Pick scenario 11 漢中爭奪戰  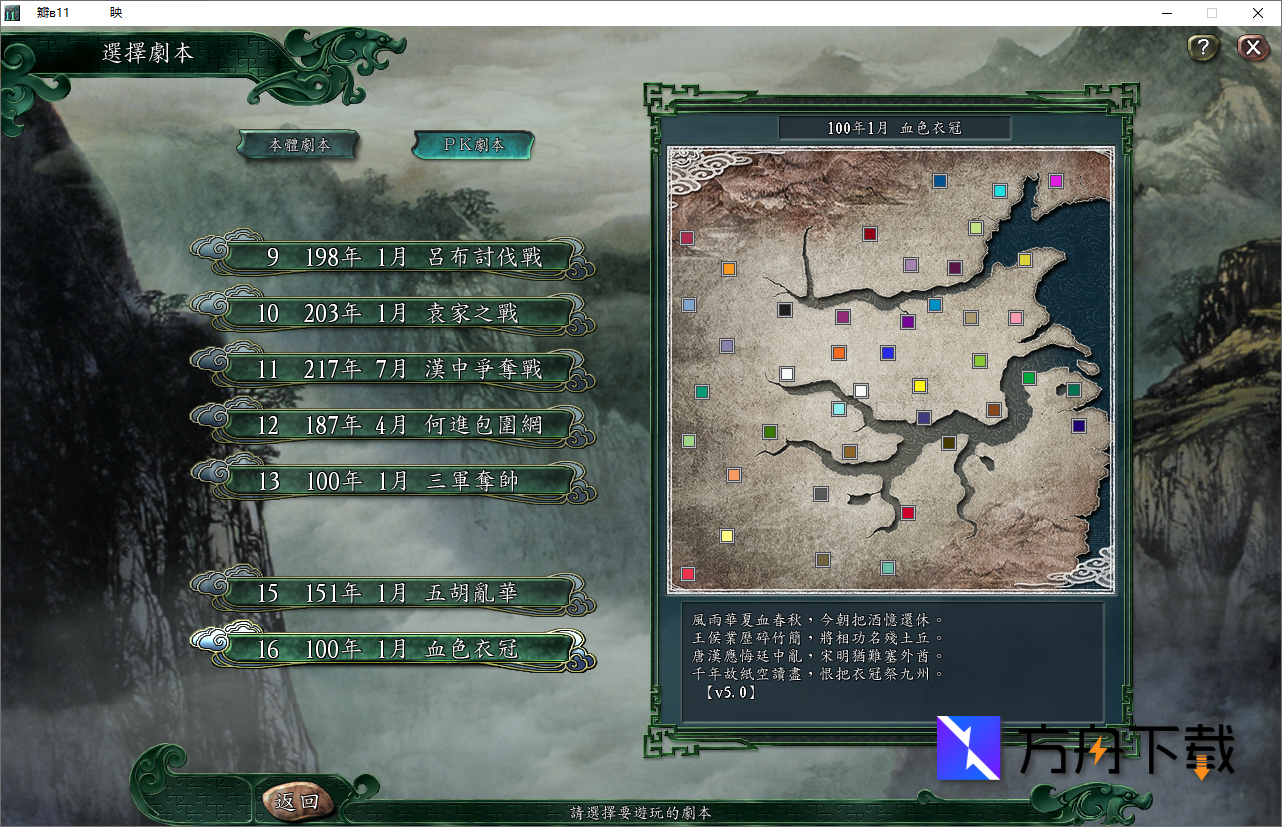coord(403,369)
